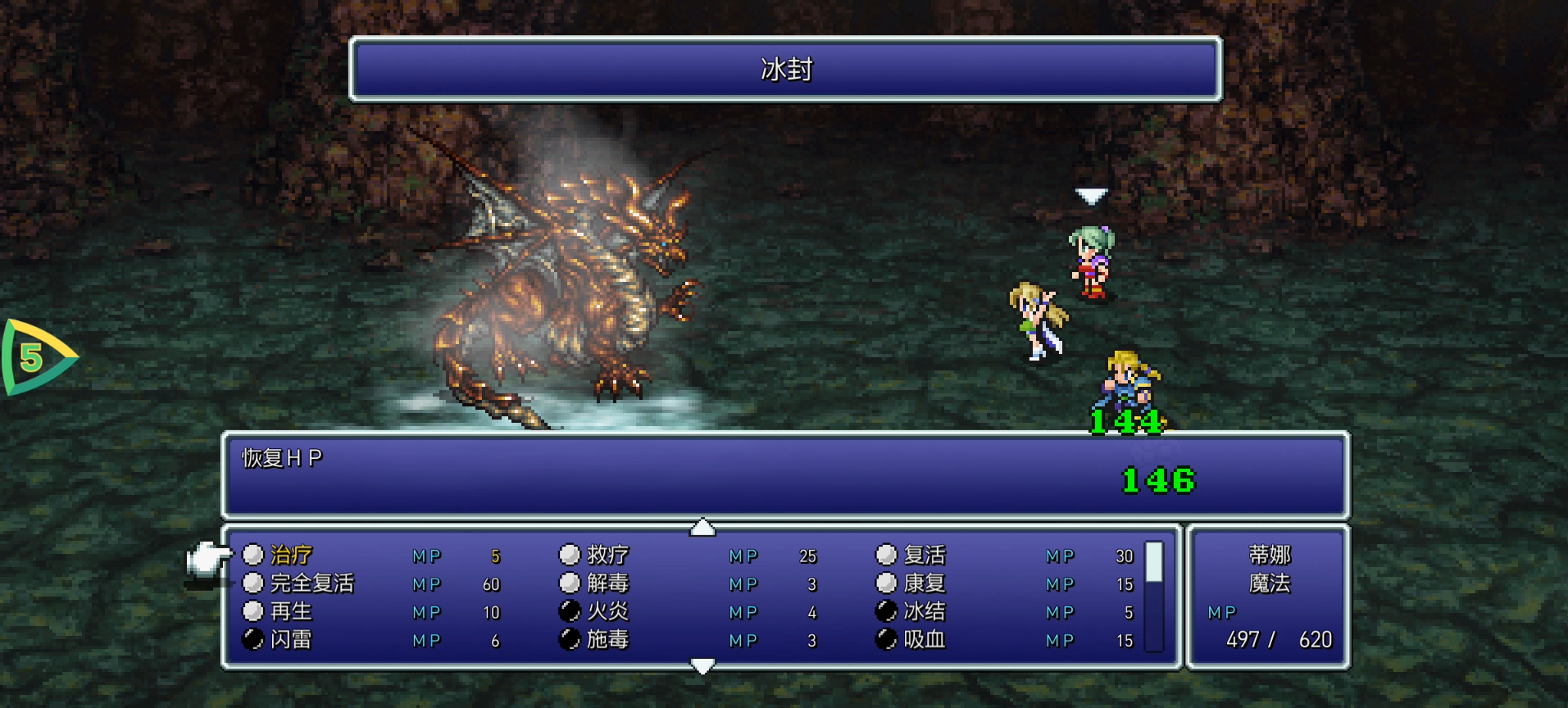Click the up arrow above spell list

(x=702, y=528)
